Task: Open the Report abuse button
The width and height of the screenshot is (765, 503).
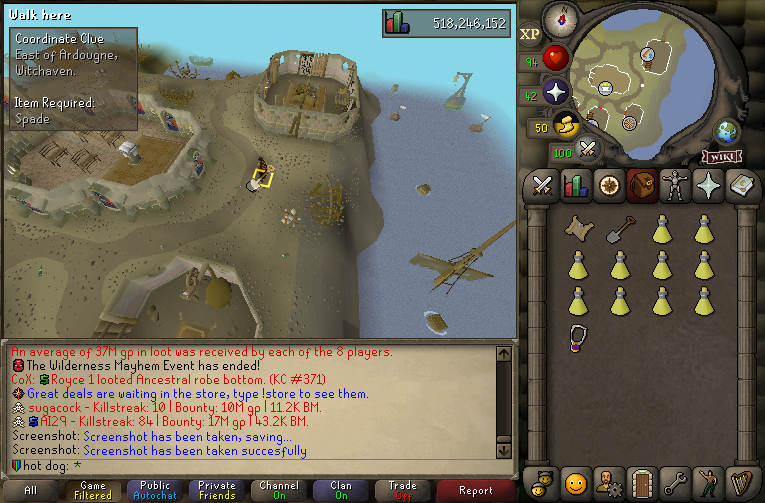Action: (x=476, y=491)
